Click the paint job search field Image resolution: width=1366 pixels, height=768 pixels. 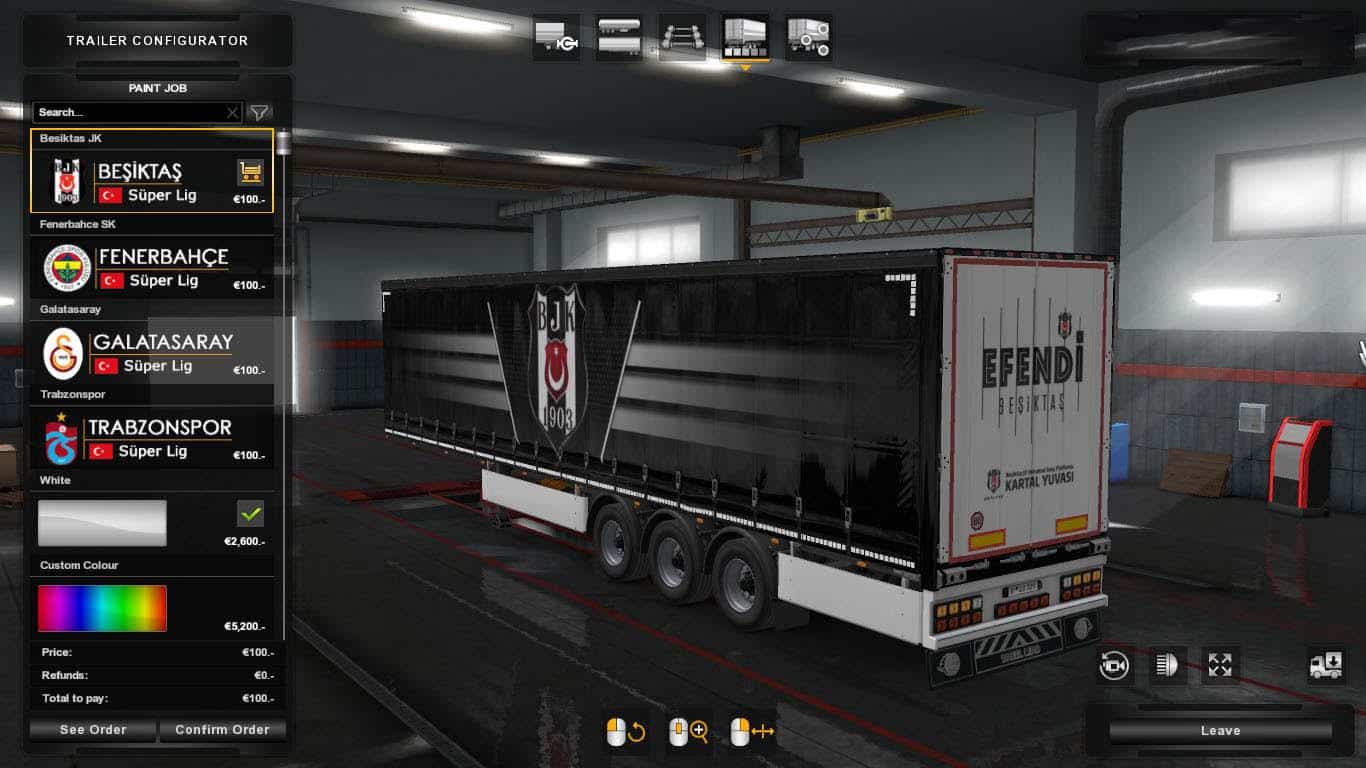[130, 113]
